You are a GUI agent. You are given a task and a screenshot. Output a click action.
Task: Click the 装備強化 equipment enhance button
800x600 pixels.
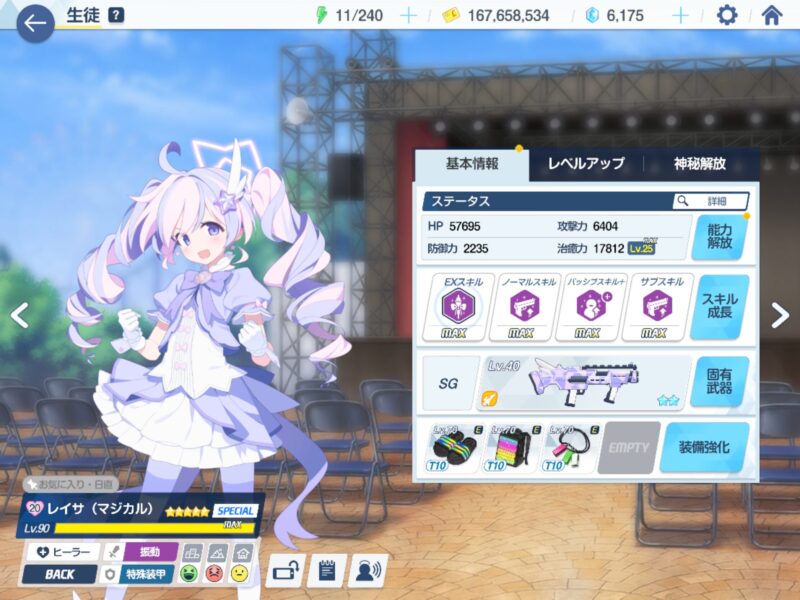(704, 447)
